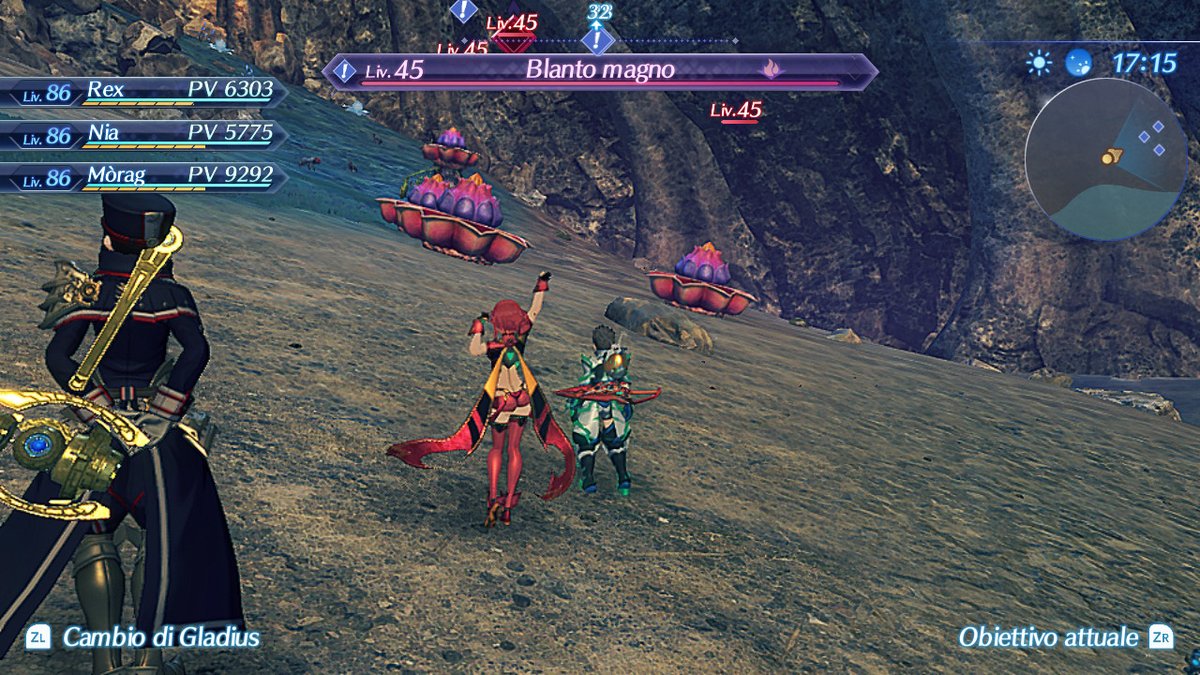This screenshot has width=1200, height=675.
Task: Click the Blanto magno target nameplate
Action: pyautogui.click(x=600, y=71)
